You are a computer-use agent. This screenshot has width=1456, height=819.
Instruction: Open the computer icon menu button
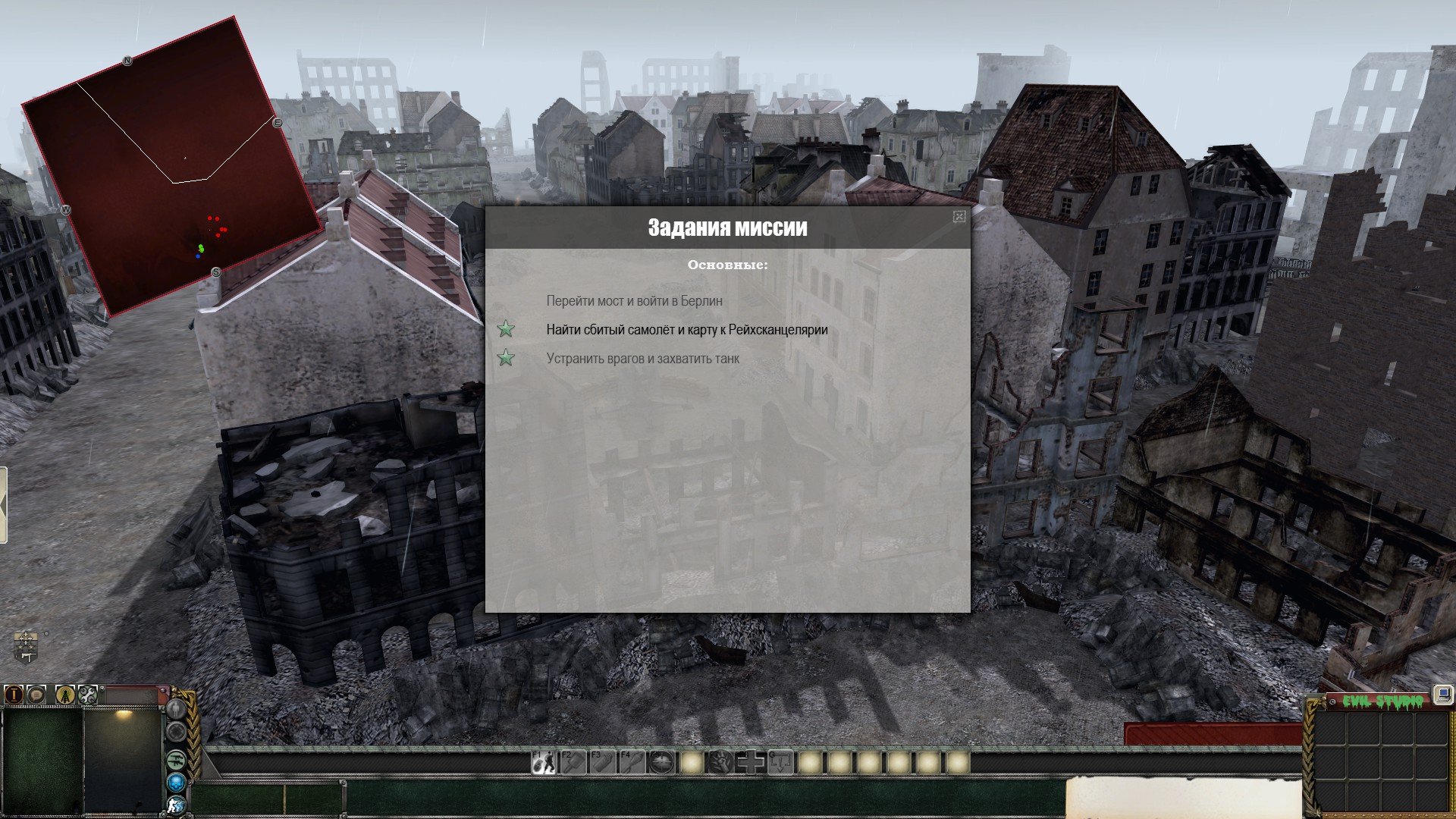[x=1442, y=695]
